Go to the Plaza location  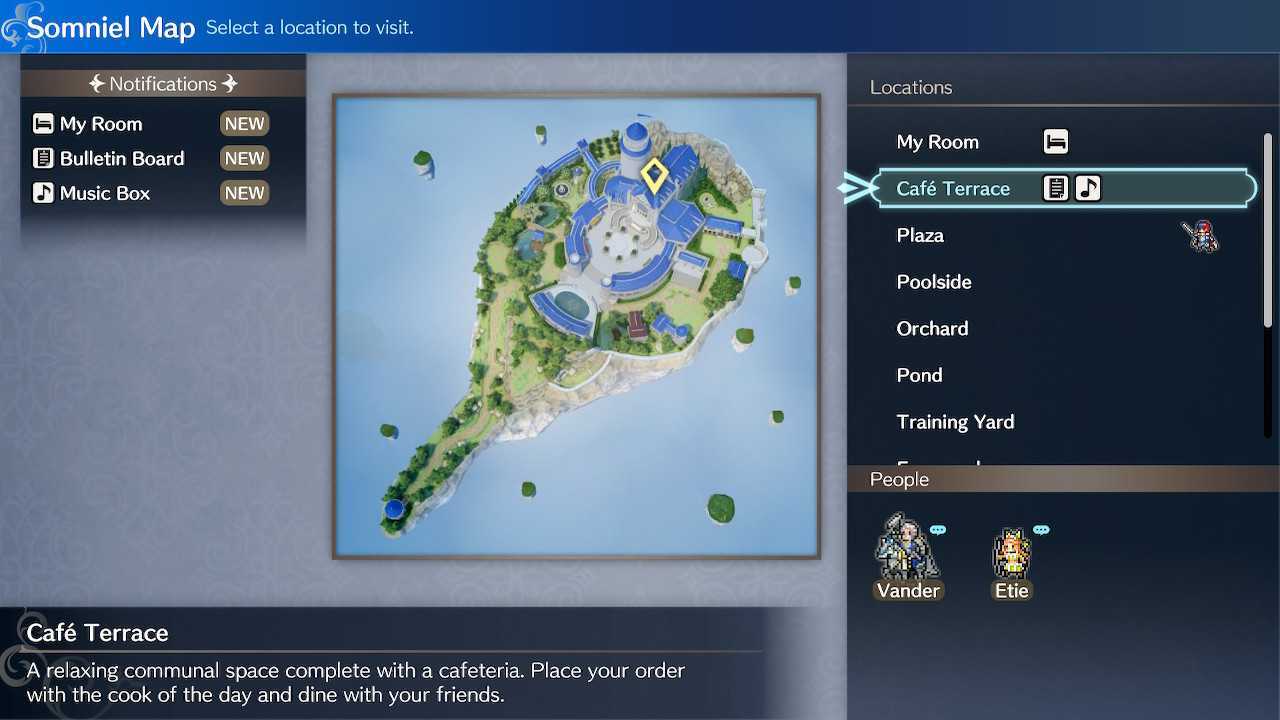pyautogui.click(x=920, y=236)
